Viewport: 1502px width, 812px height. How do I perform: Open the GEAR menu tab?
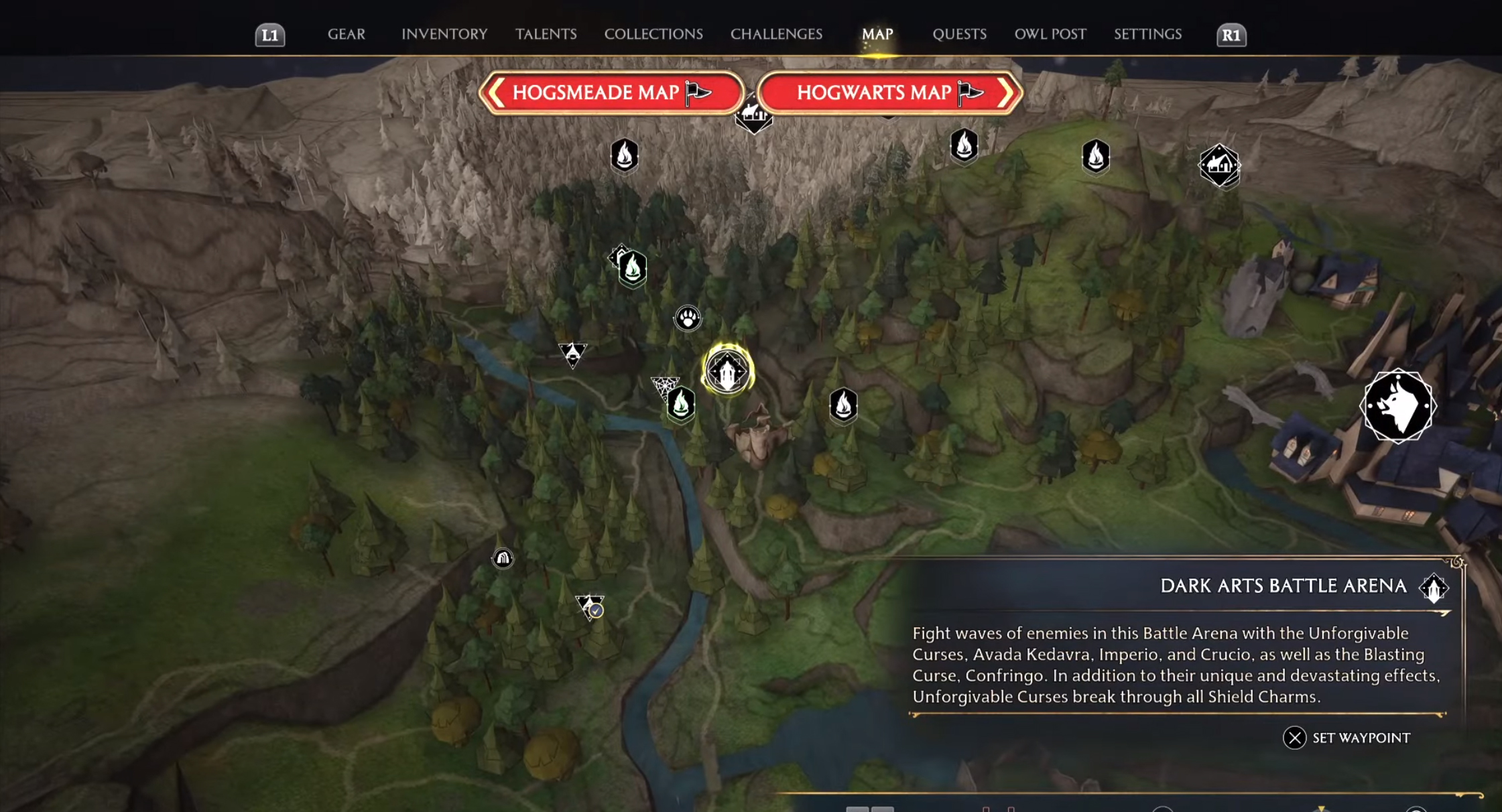pyautogui.click(x=346, y=34)
